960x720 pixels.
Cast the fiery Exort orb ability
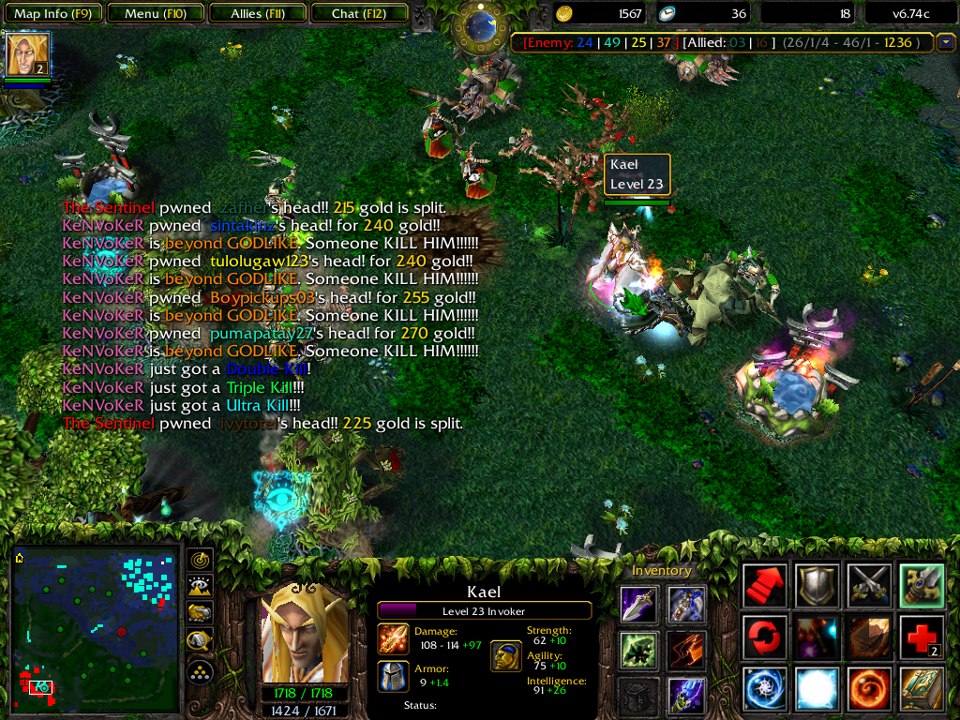click(869, 690)
